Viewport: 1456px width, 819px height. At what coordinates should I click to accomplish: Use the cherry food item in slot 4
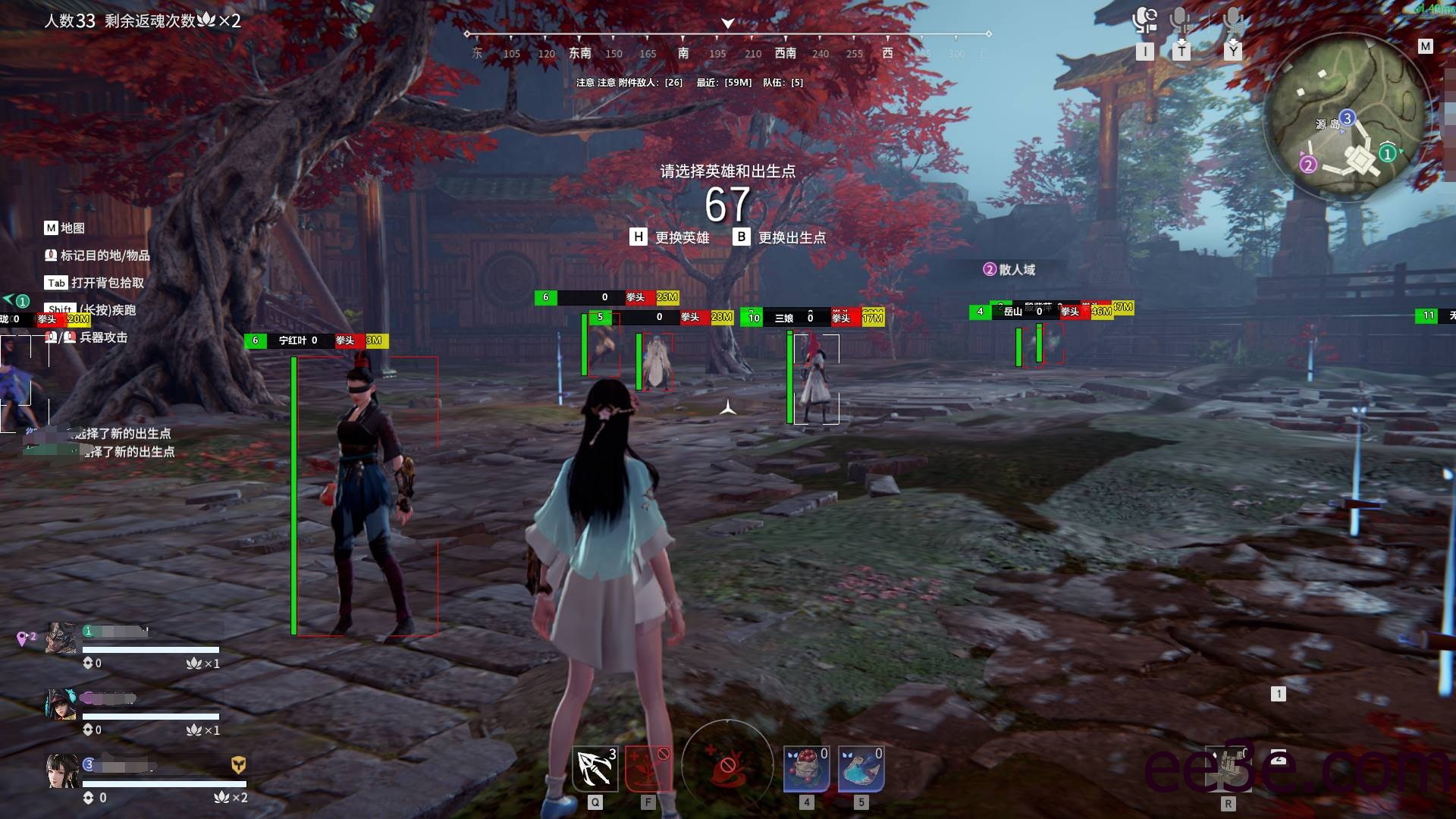806,768
